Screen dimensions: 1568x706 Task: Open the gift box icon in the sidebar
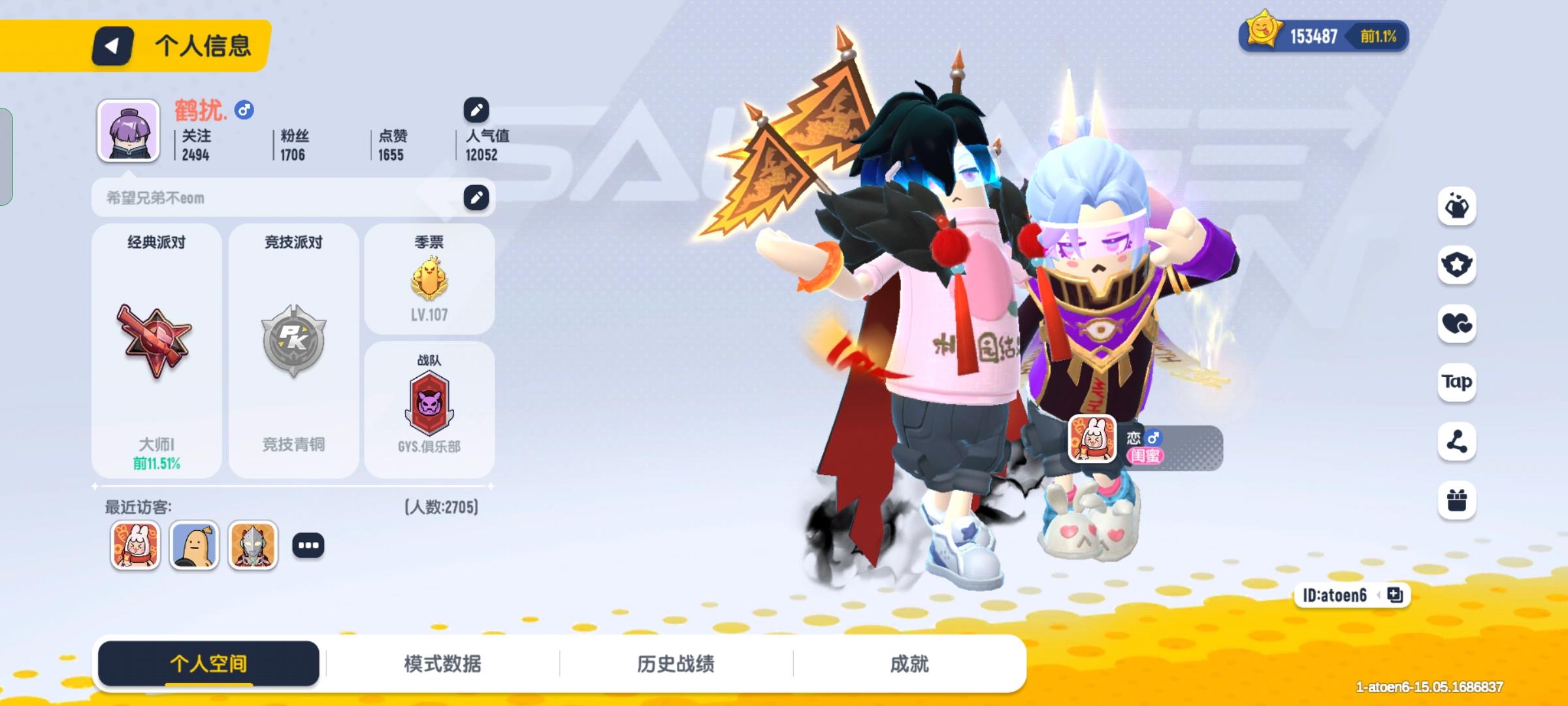tap(1458, 500)
